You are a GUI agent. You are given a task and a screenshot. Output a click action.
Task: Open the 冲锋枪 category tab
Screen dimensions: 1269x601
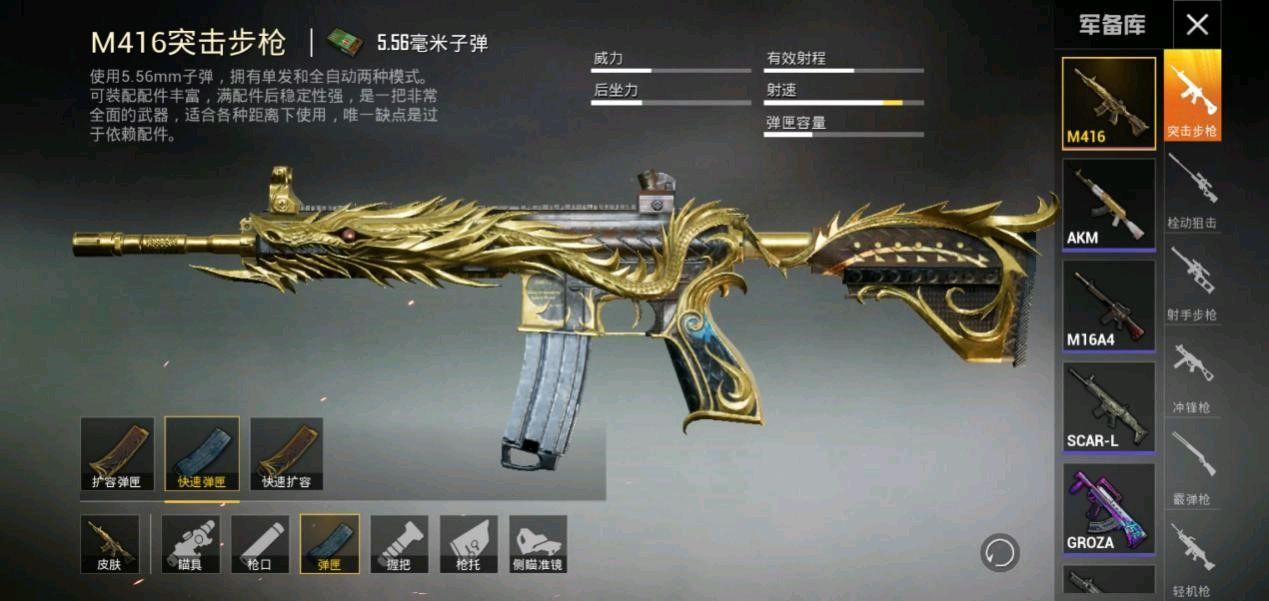pos(1192,374)
